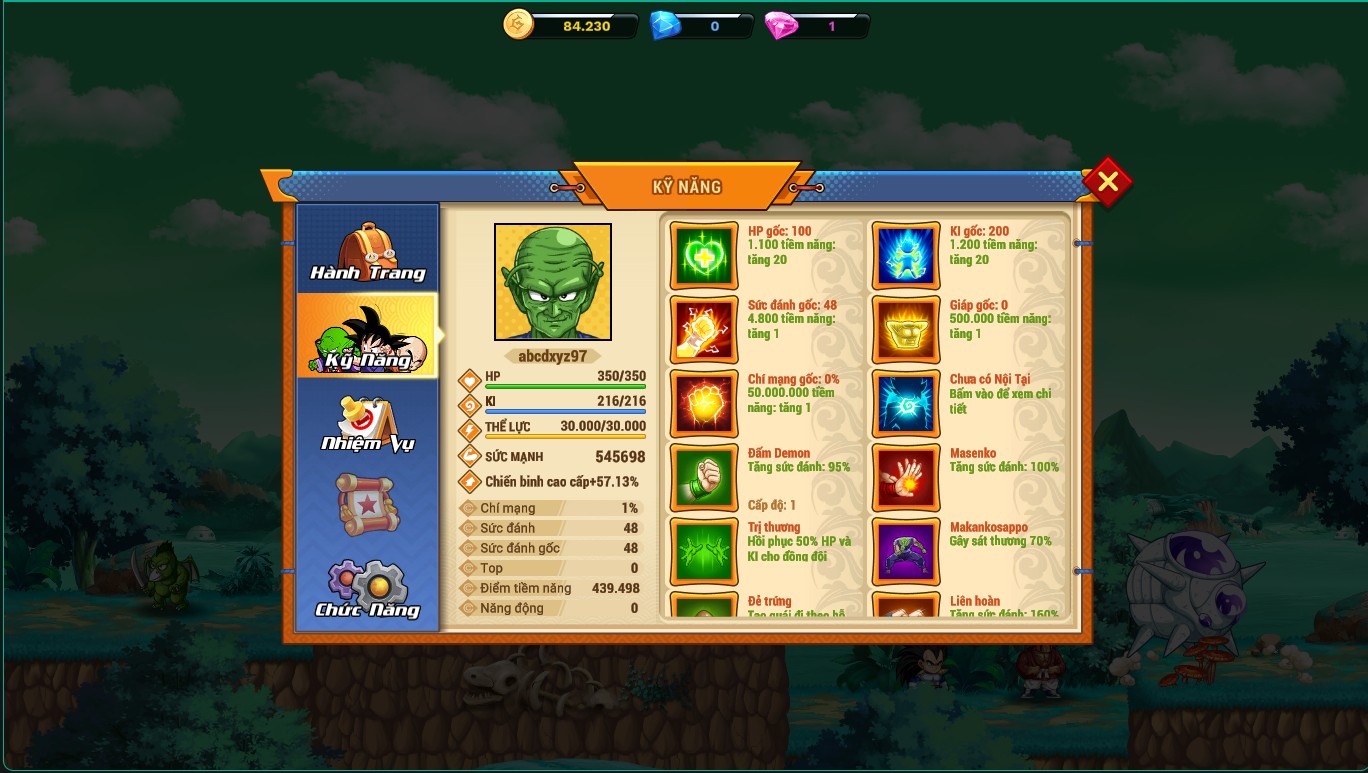
Task: Open the Hành Trang tab
Action: pos(368,251)
